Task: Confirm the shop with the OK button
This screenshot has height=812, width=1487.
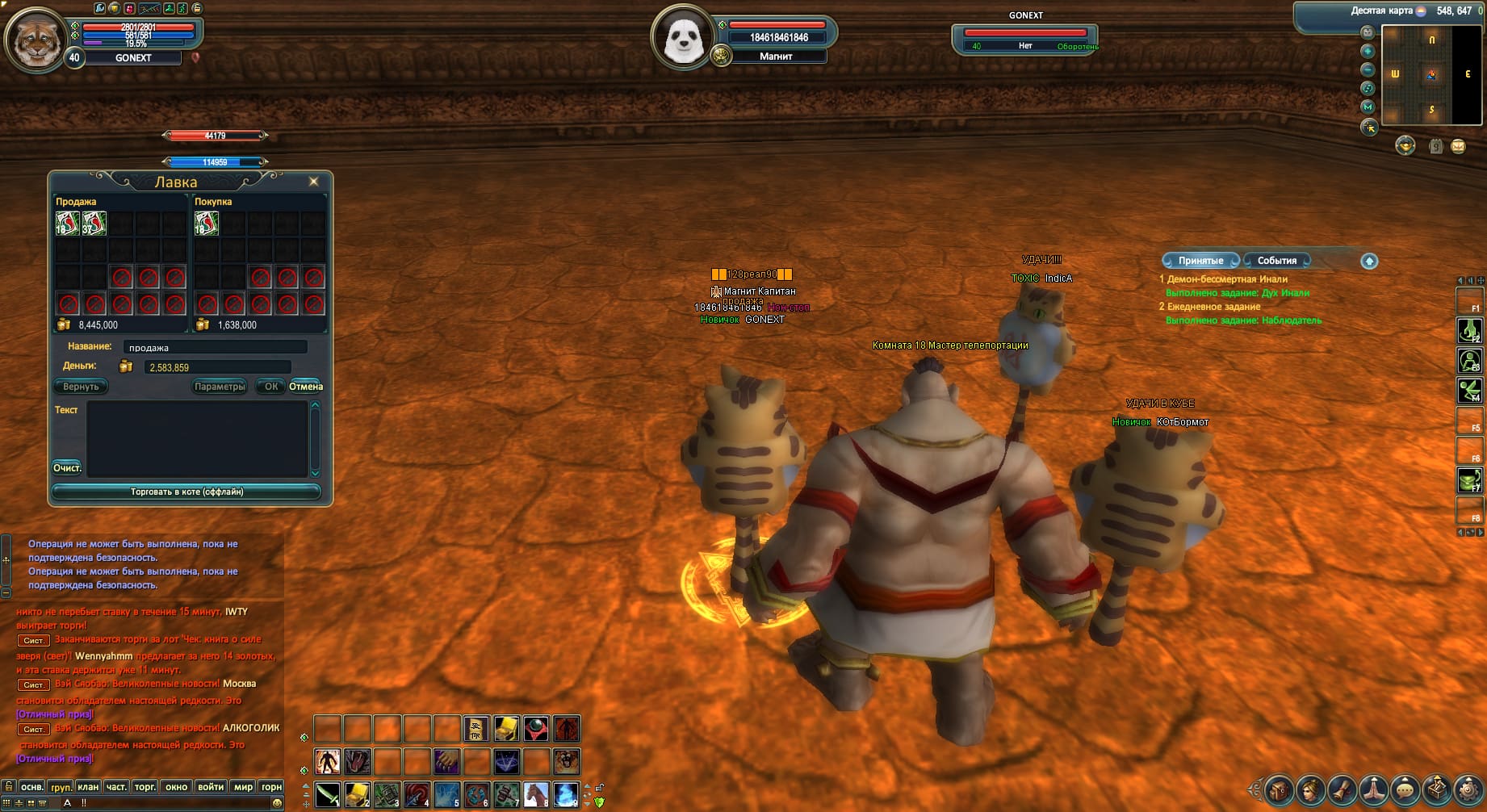Action: click(271, 387)
